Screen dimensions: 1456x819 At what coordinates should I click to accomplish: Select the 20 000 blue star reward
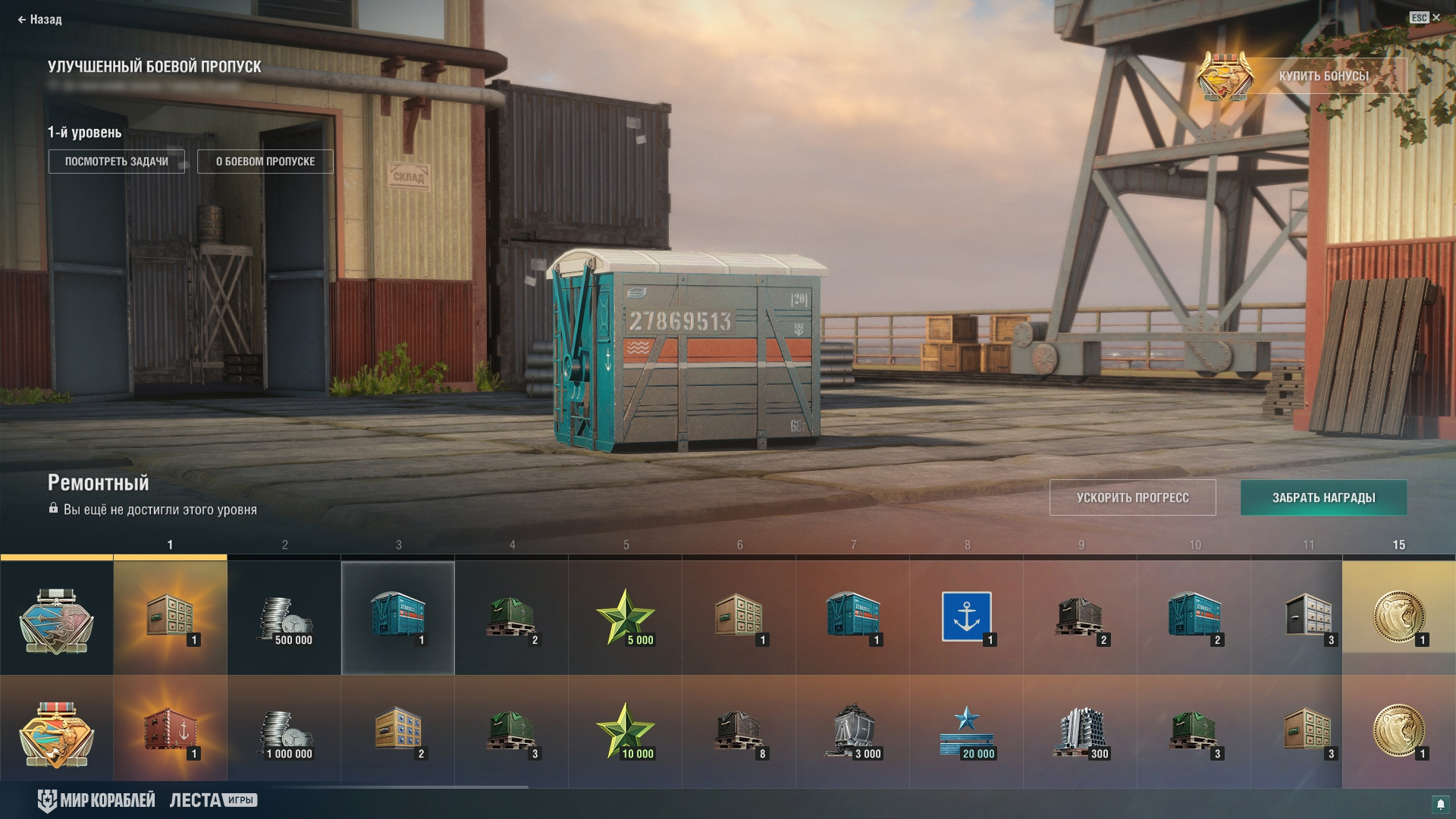click(x=967, y=733)
